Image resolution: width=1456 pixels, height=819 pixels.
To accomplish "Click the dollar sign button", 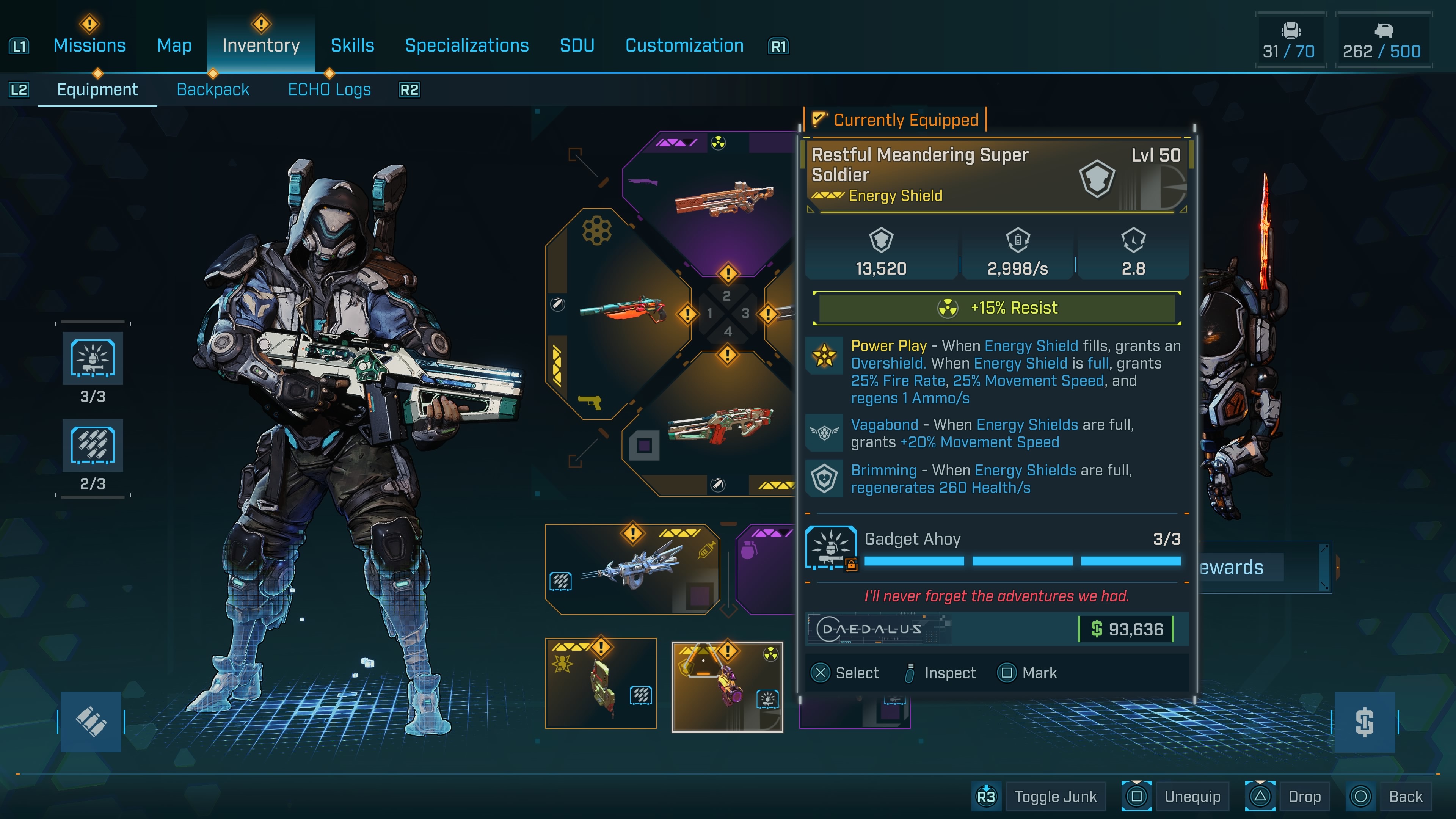I will point(1365,722).
